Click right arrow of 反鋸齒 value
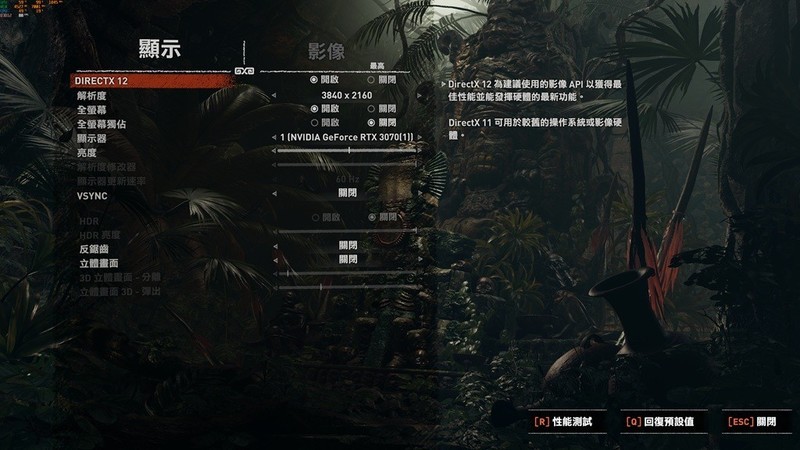Viewport: 800px width, 450px height. tap(418, 245)
